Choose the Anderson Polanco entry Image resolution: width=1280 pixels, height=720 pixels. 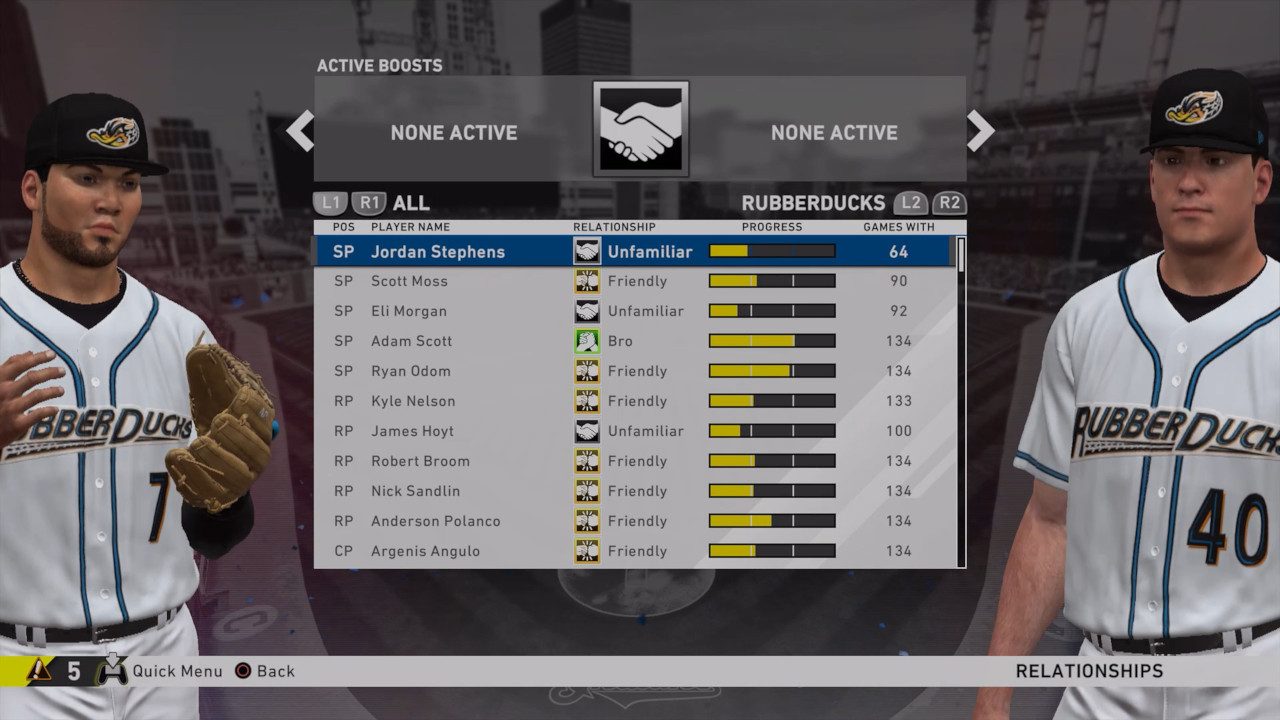pyautogui.click(x=435, y=521)
